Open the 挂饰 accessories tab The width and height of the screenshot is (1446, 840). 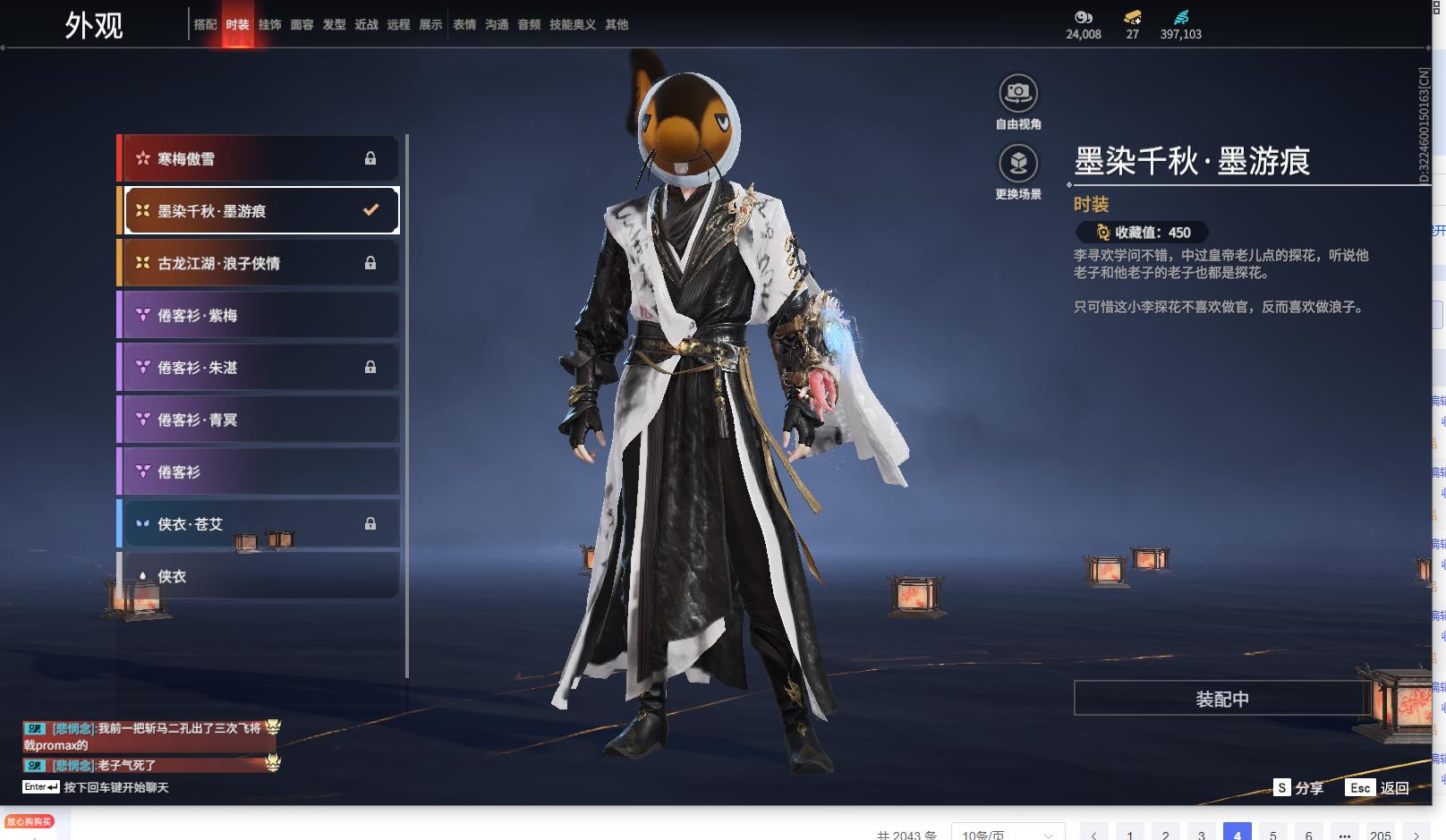269,25
